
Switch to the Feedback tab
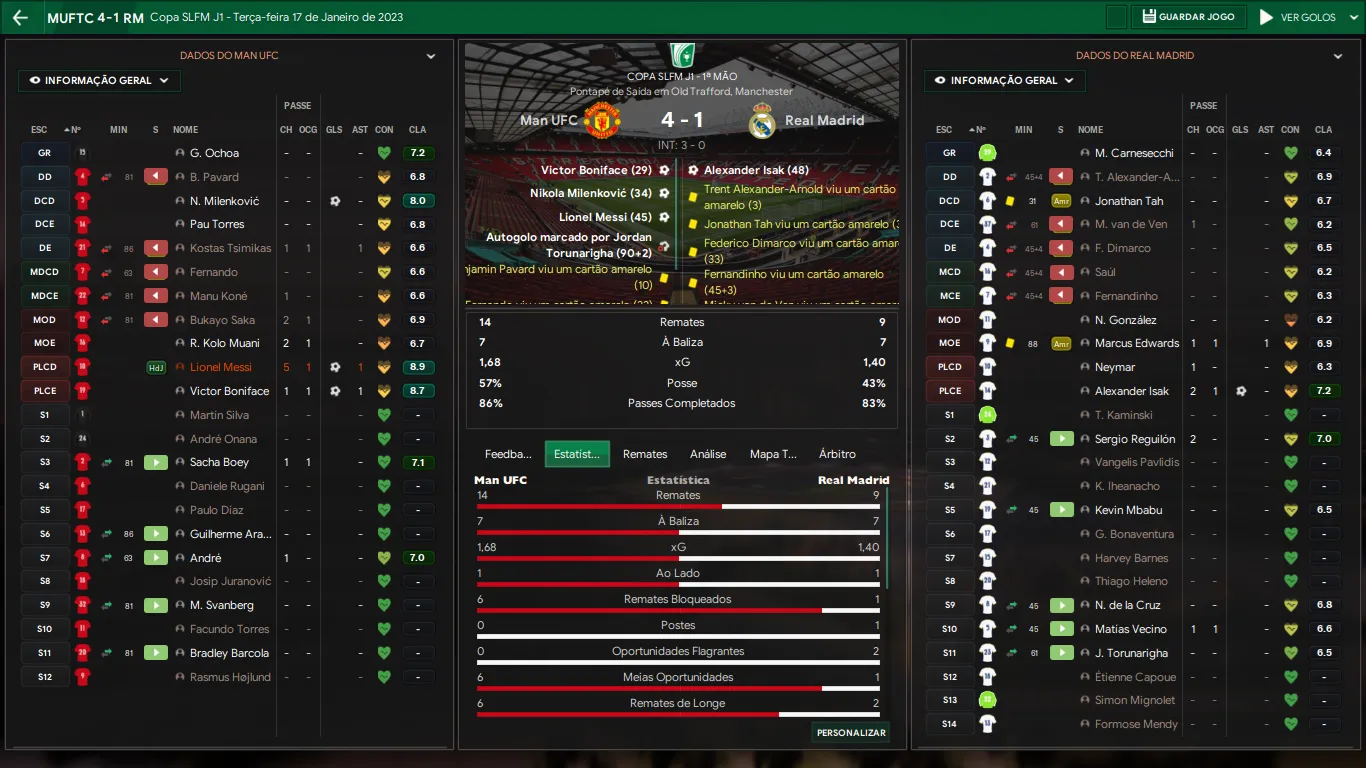(x=508, y=454)
